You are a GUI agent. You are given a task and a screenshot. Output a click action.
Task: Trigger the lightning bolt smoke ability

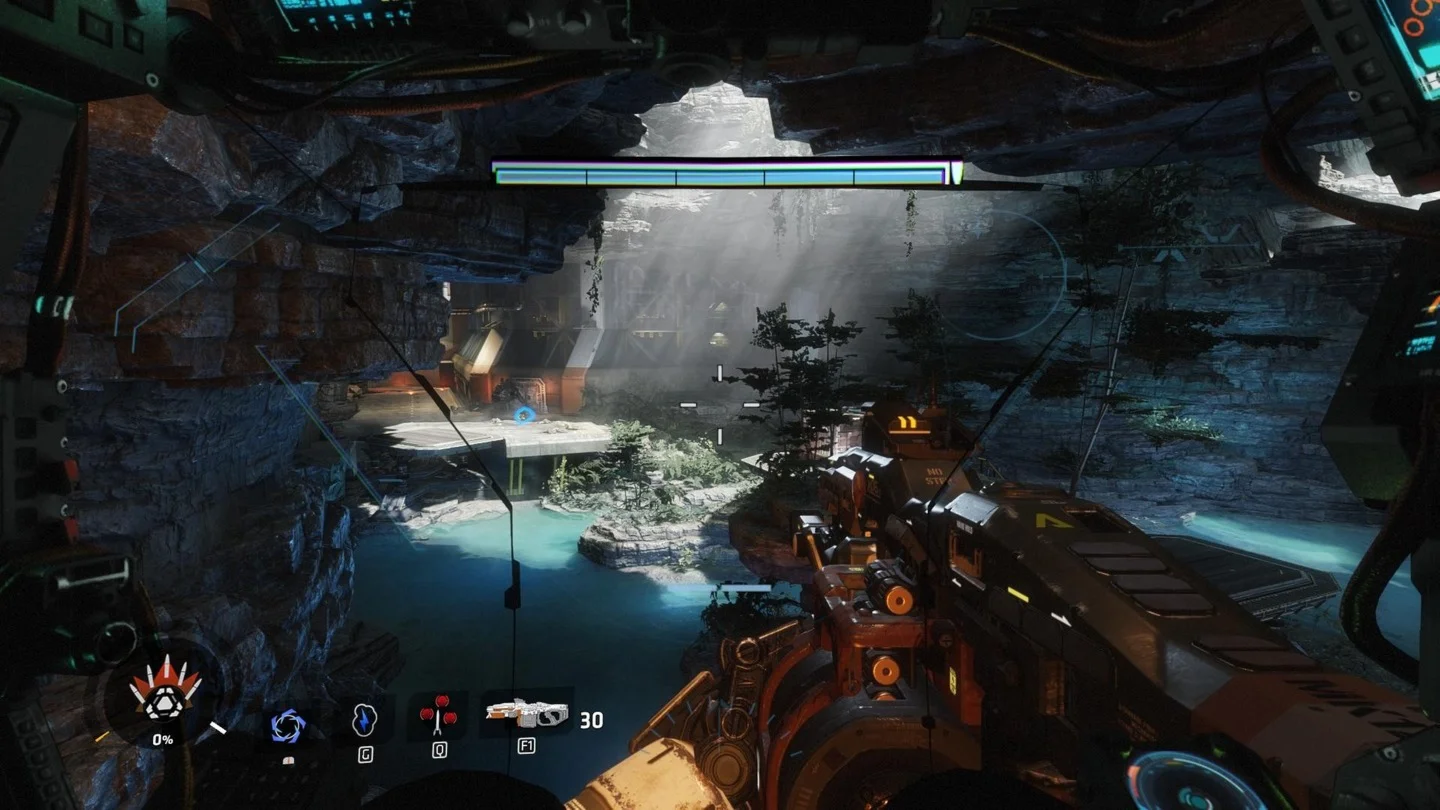pyautogui.click(x=364, y=720)
